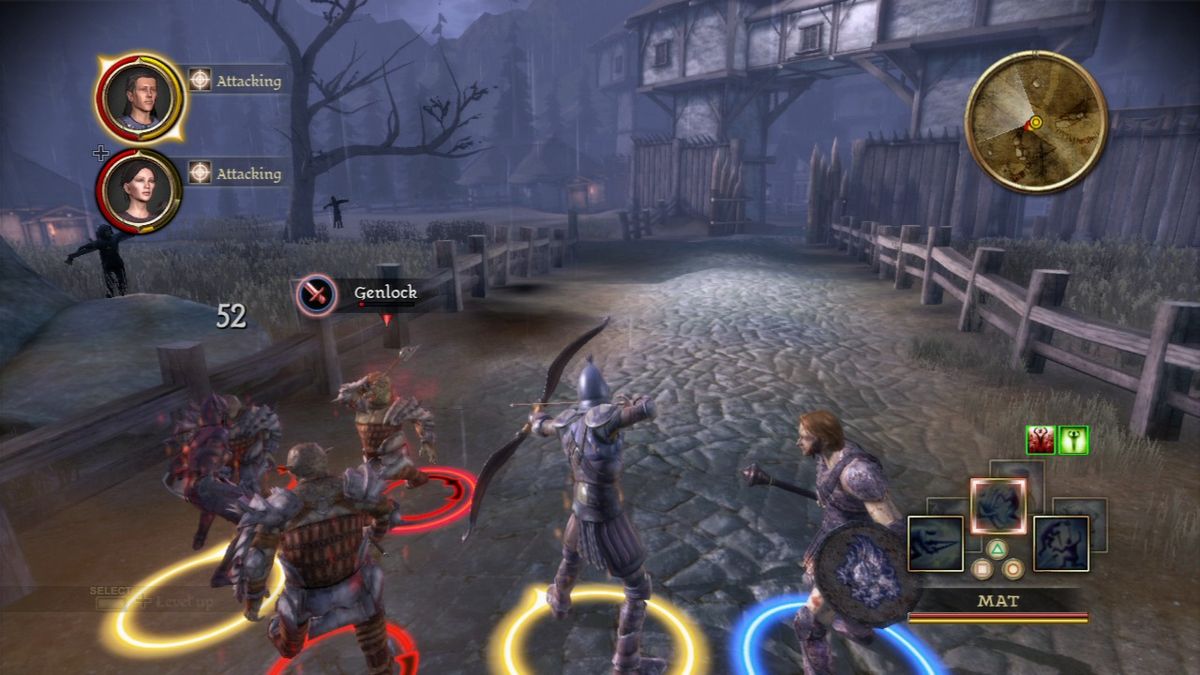
Task: Use the left arrow-shot ability slot
Action: tap(935, 544)
